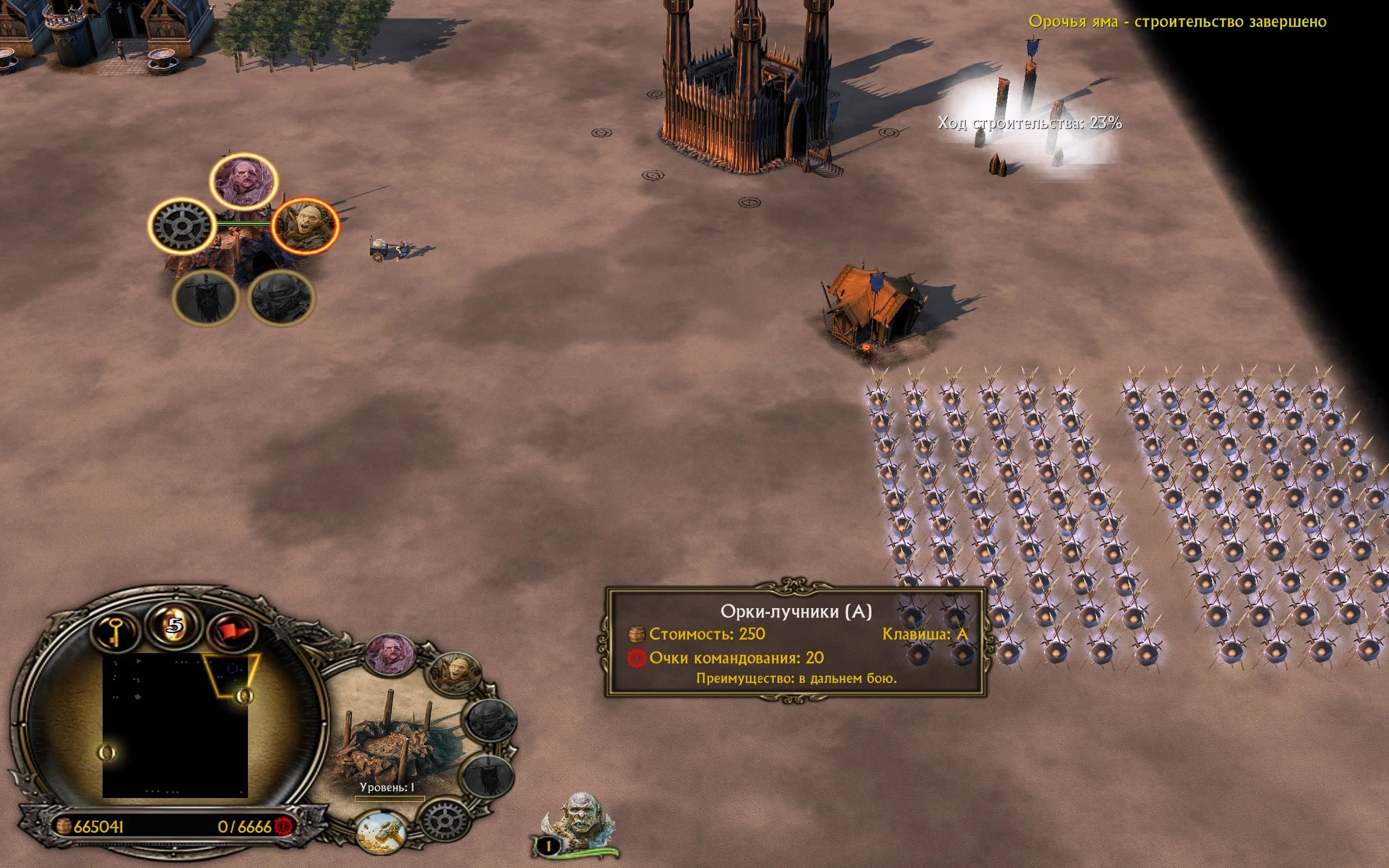
Task: Click the greyed banner upgrade icon in bottom panel
Action: [x=487, y=775]
